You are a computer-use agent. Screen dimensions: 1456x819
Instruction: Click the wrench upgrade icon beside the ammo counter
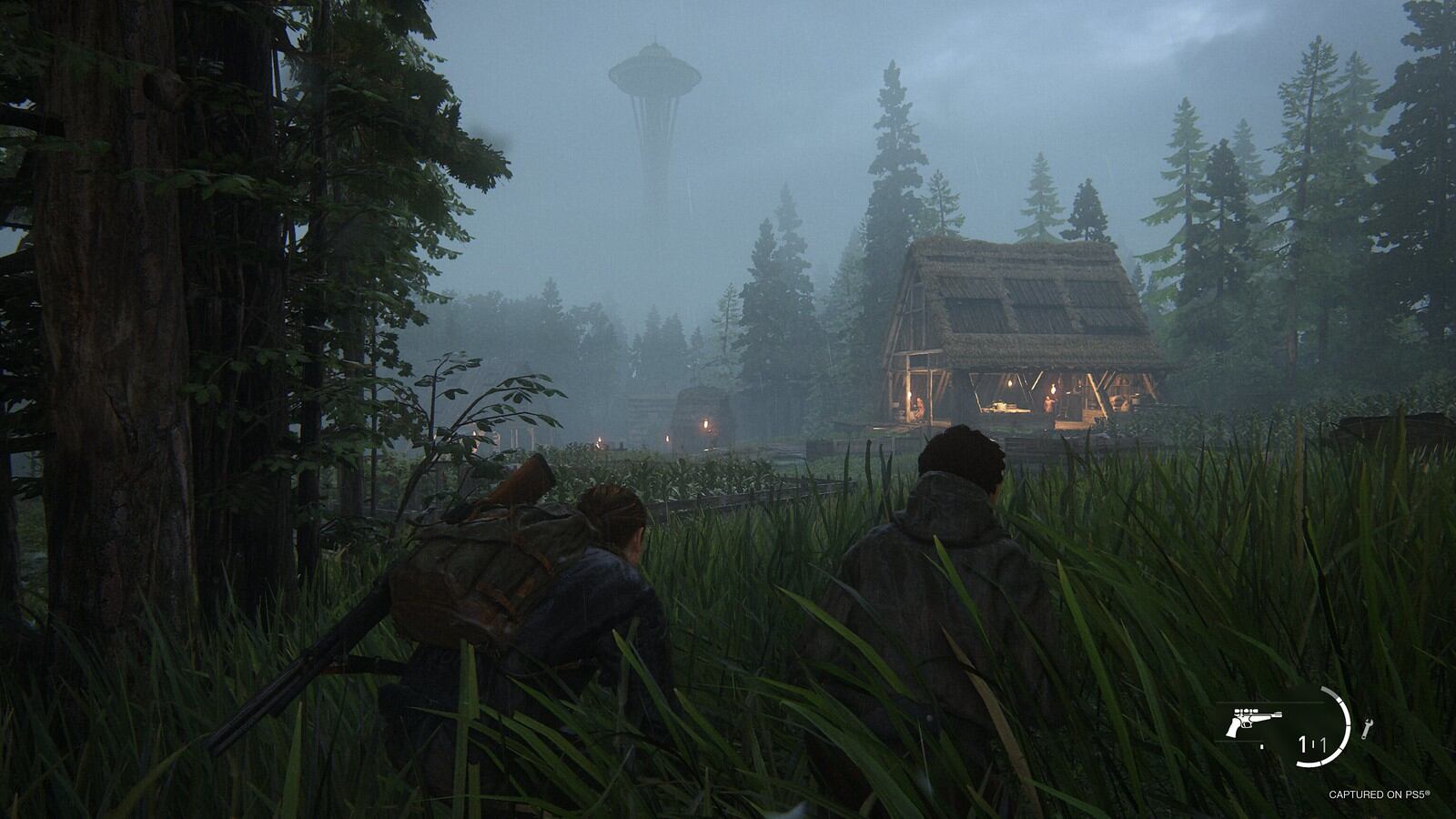pyautogui.click(x=1368, y=729)
